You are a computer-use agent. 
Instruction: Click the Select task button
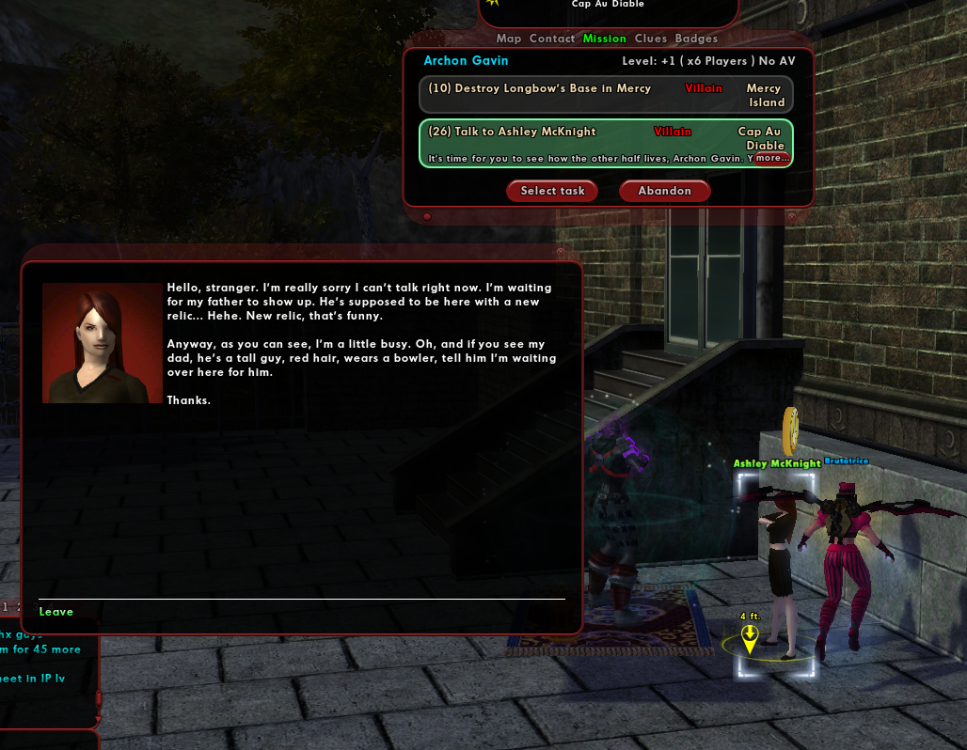552,191
